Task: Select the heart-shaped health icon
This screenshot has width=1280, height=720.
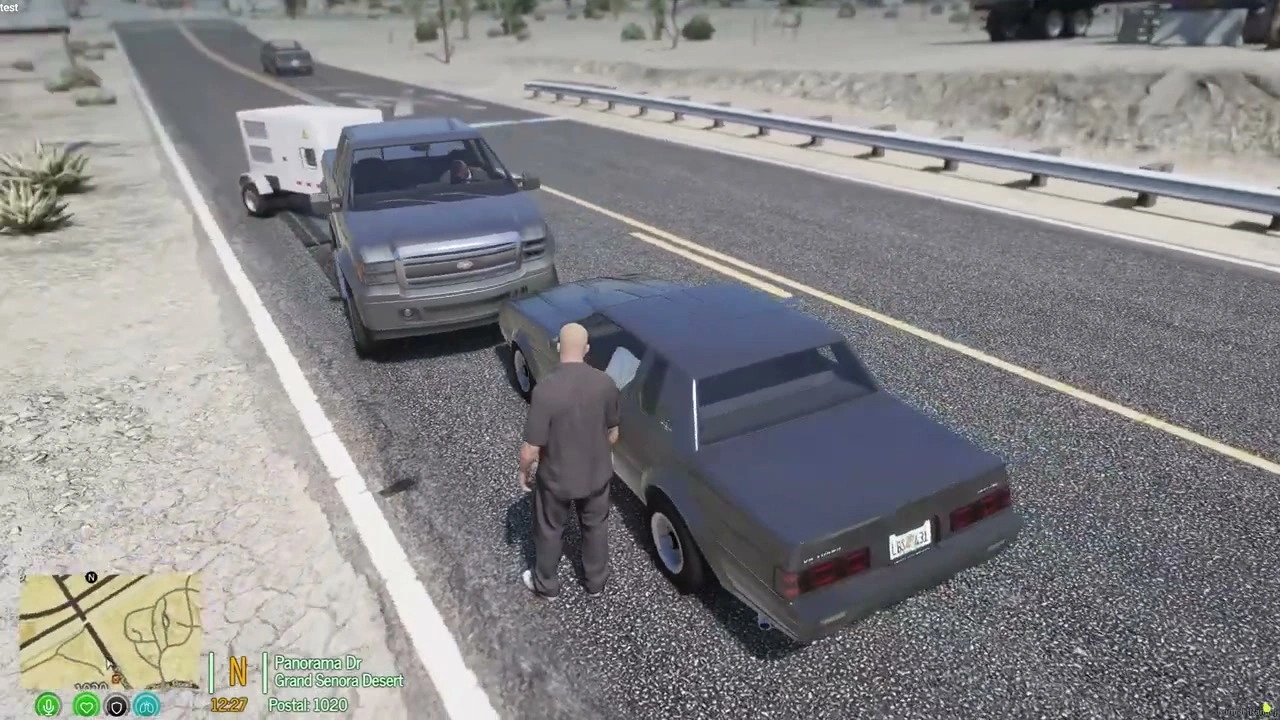Action: (87, 706)
